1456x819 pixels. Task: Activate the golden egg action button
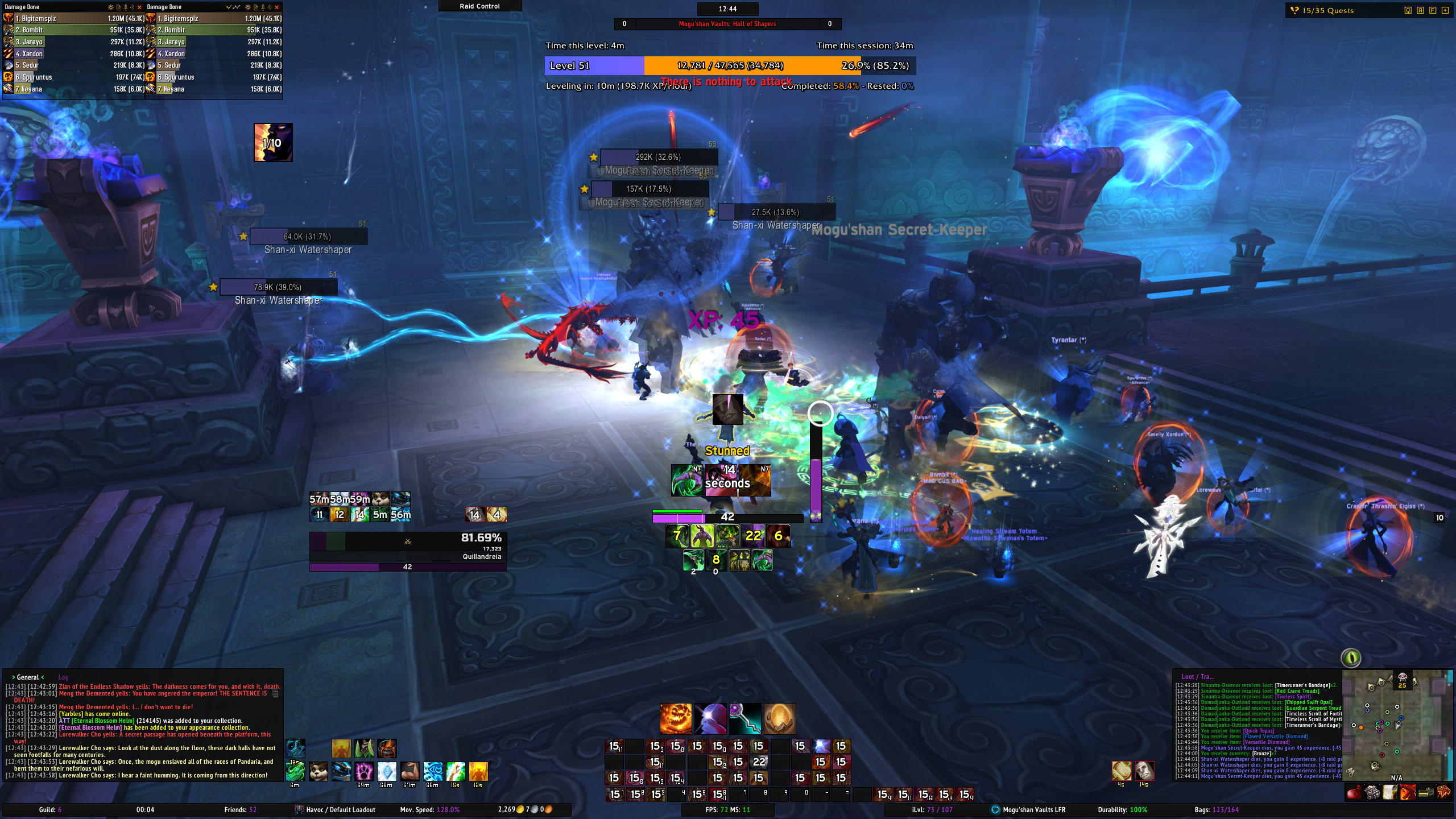[779, 718]
